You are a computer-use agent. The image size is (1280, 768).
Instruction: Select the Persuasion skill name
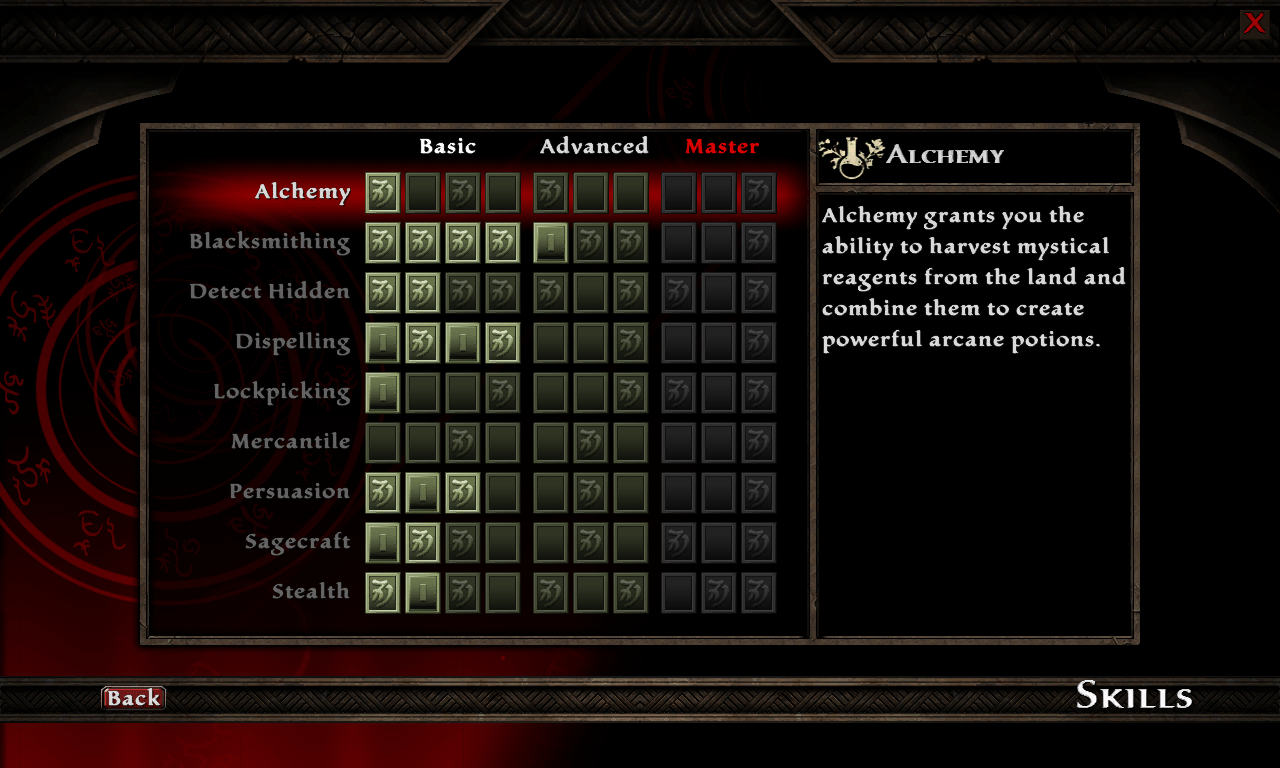[x=289, y=492]
